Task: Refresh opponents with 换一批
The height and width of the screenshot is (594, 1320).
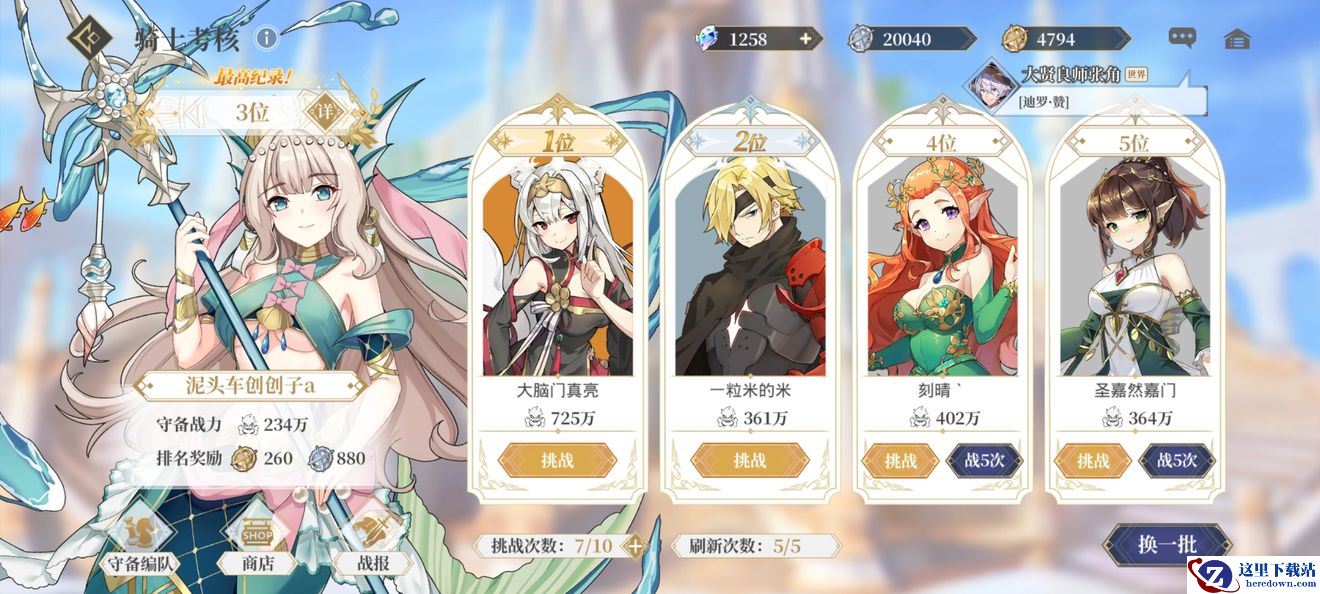Action: point(1166,545)
